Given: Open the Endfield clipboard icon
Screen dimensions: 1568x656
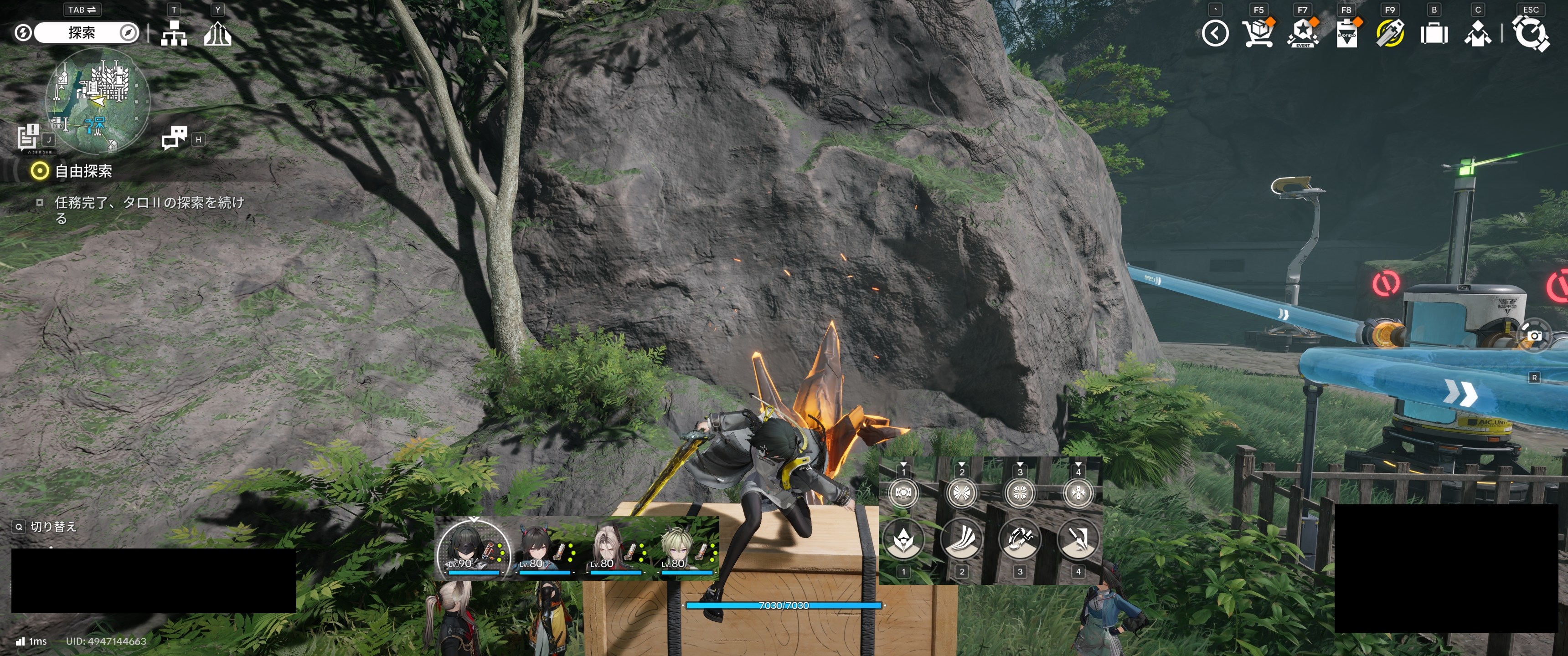Looking at the screenshot, I should pyautogui.click(x=1346, y=33).
